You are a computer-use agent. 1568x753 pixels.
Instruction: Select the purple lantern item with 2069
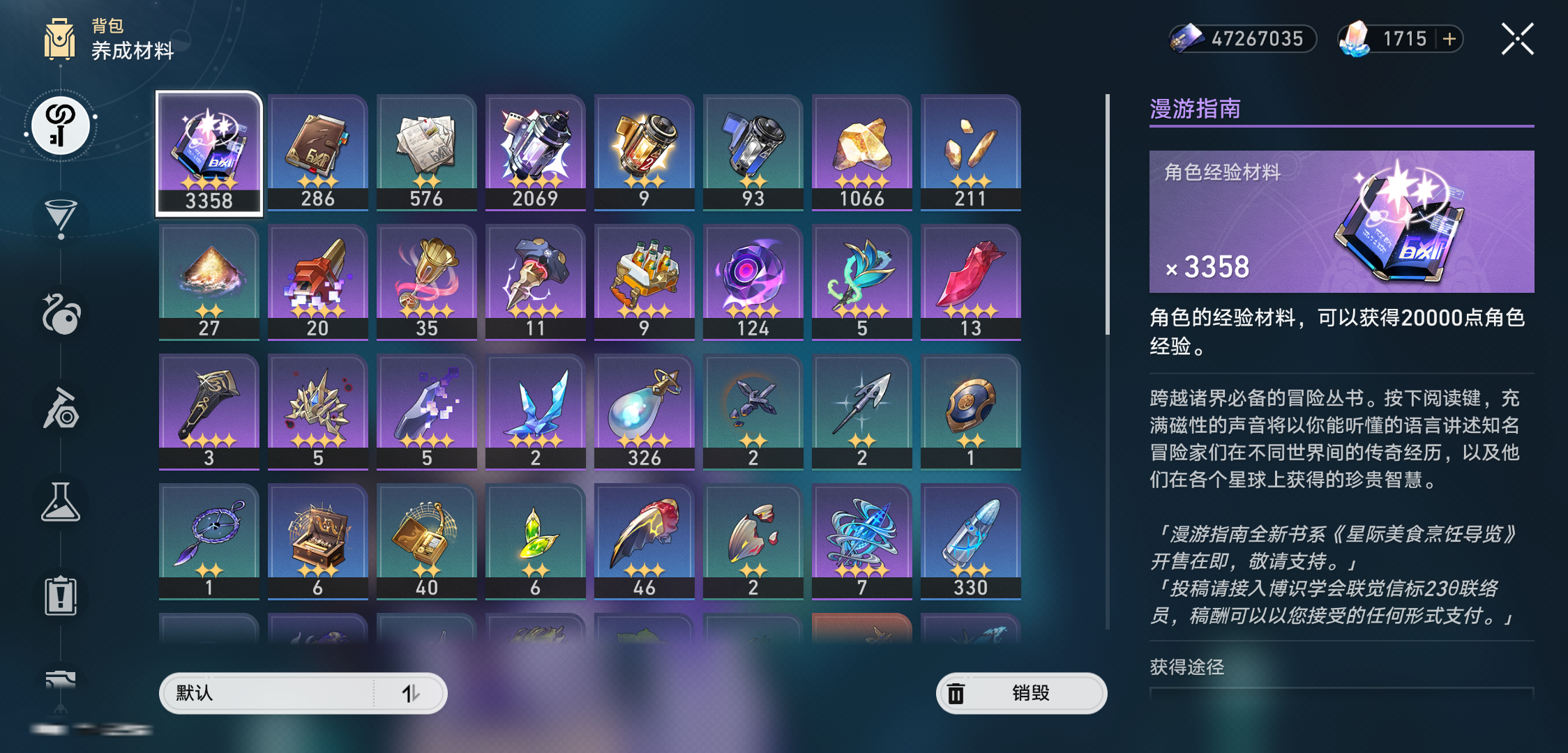[x=536, y=152]
